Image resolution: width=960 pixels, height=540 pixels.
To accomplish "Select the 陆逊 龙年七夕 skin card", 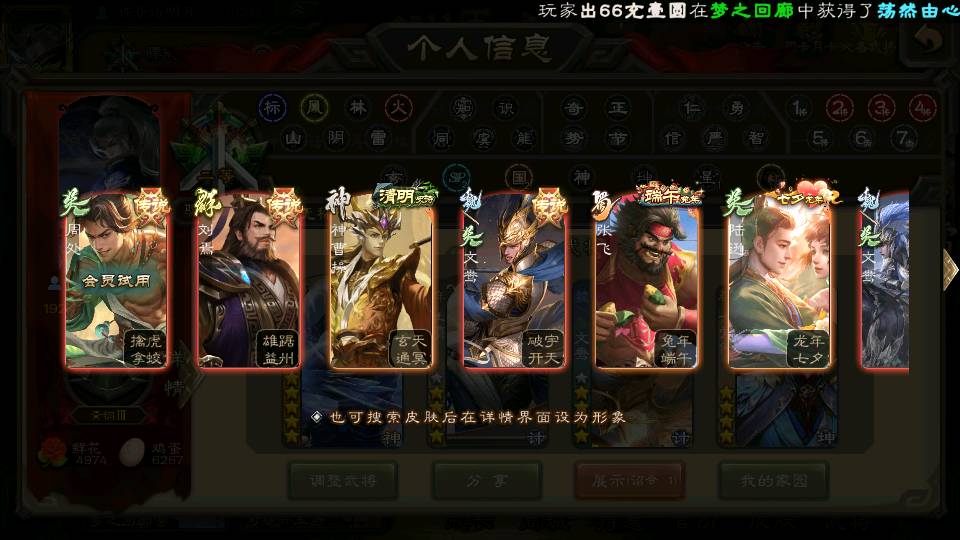I will (780, 280).
